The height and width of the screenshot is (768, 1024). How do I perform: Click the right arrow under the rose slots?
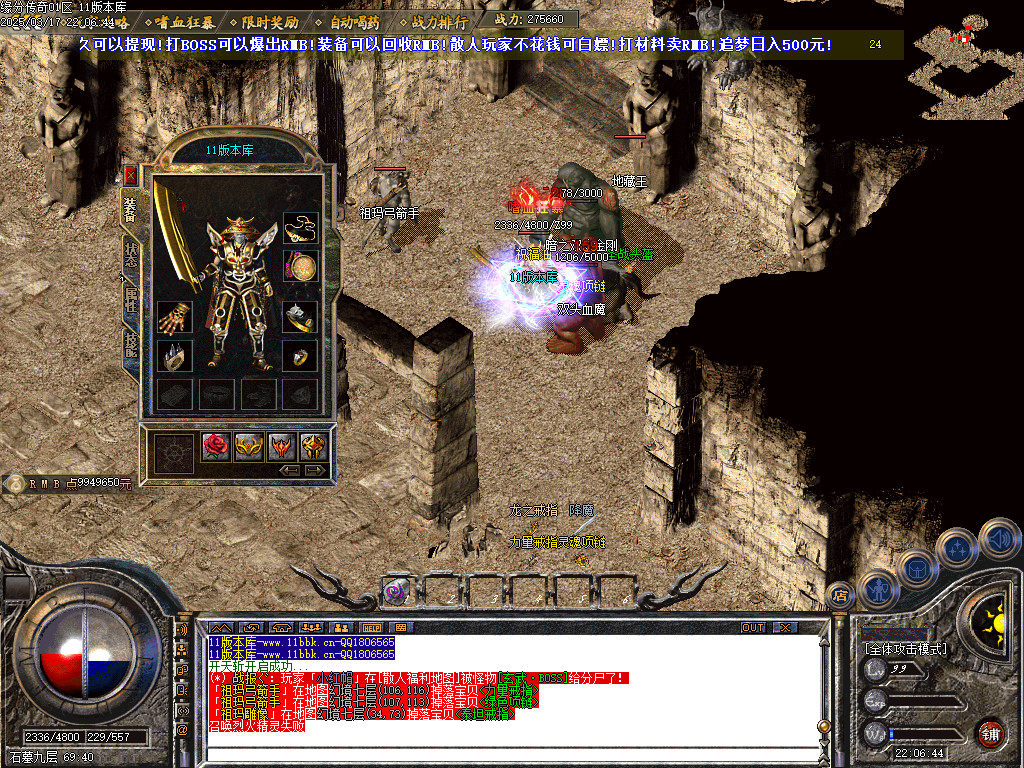(x=315, y=469)
